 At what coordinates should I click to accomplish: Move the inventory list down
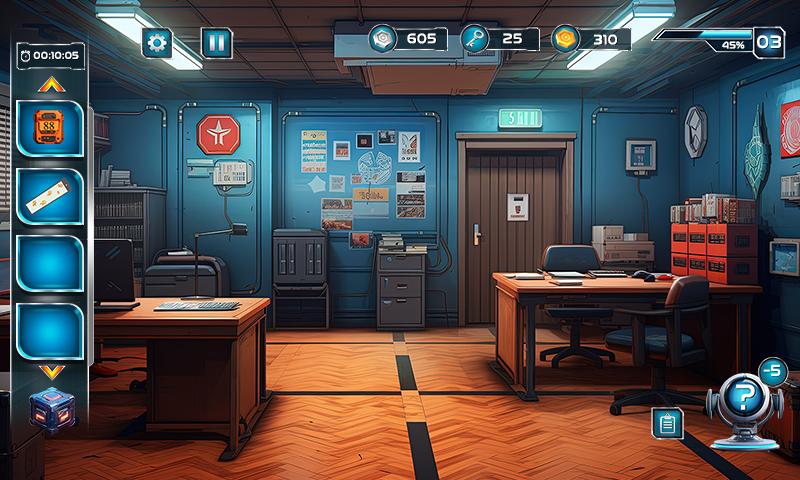point(51,371)
